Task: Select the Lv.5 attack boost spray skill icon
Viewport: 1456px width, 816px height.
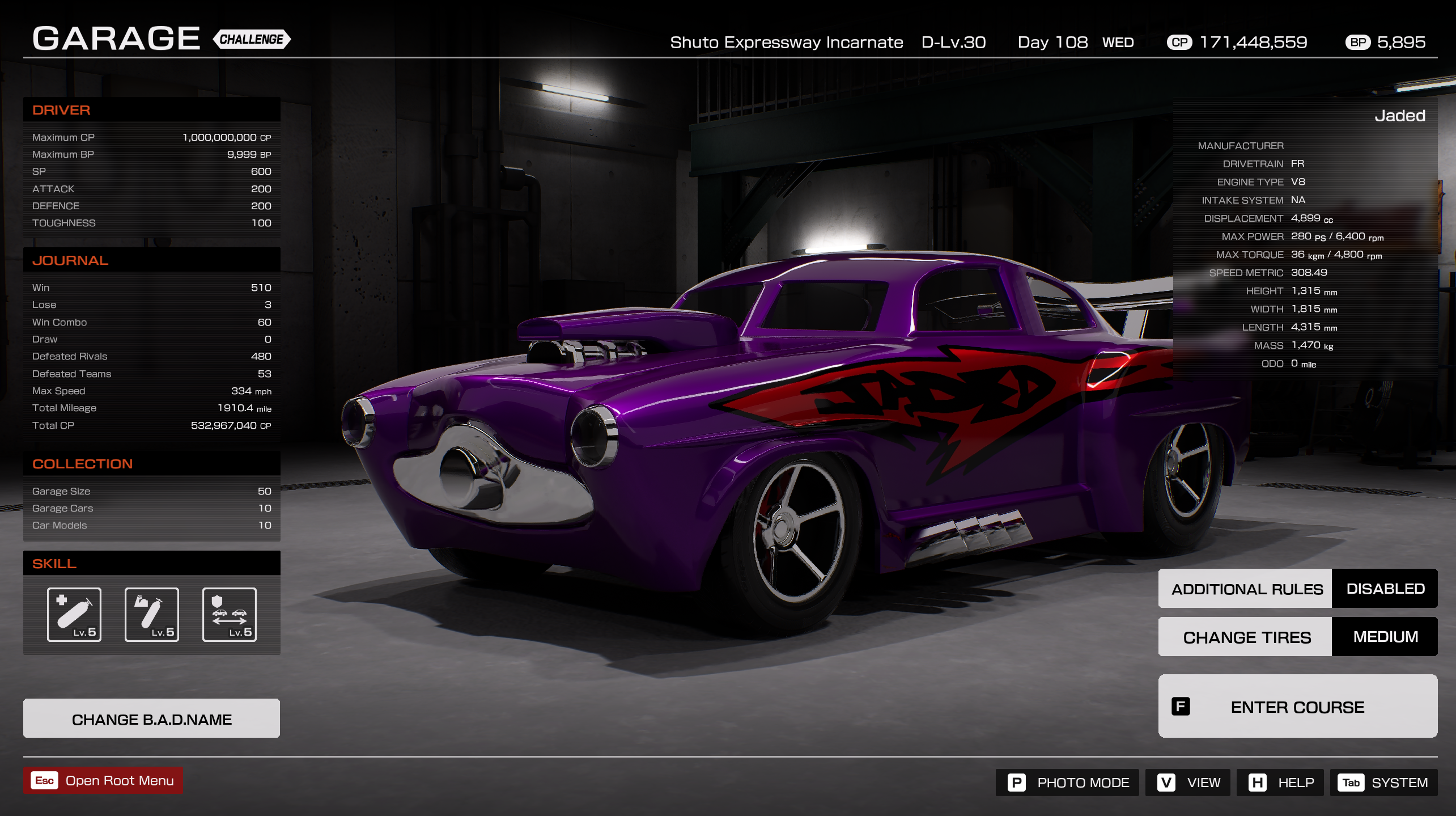Action: [x=151, y=614]
